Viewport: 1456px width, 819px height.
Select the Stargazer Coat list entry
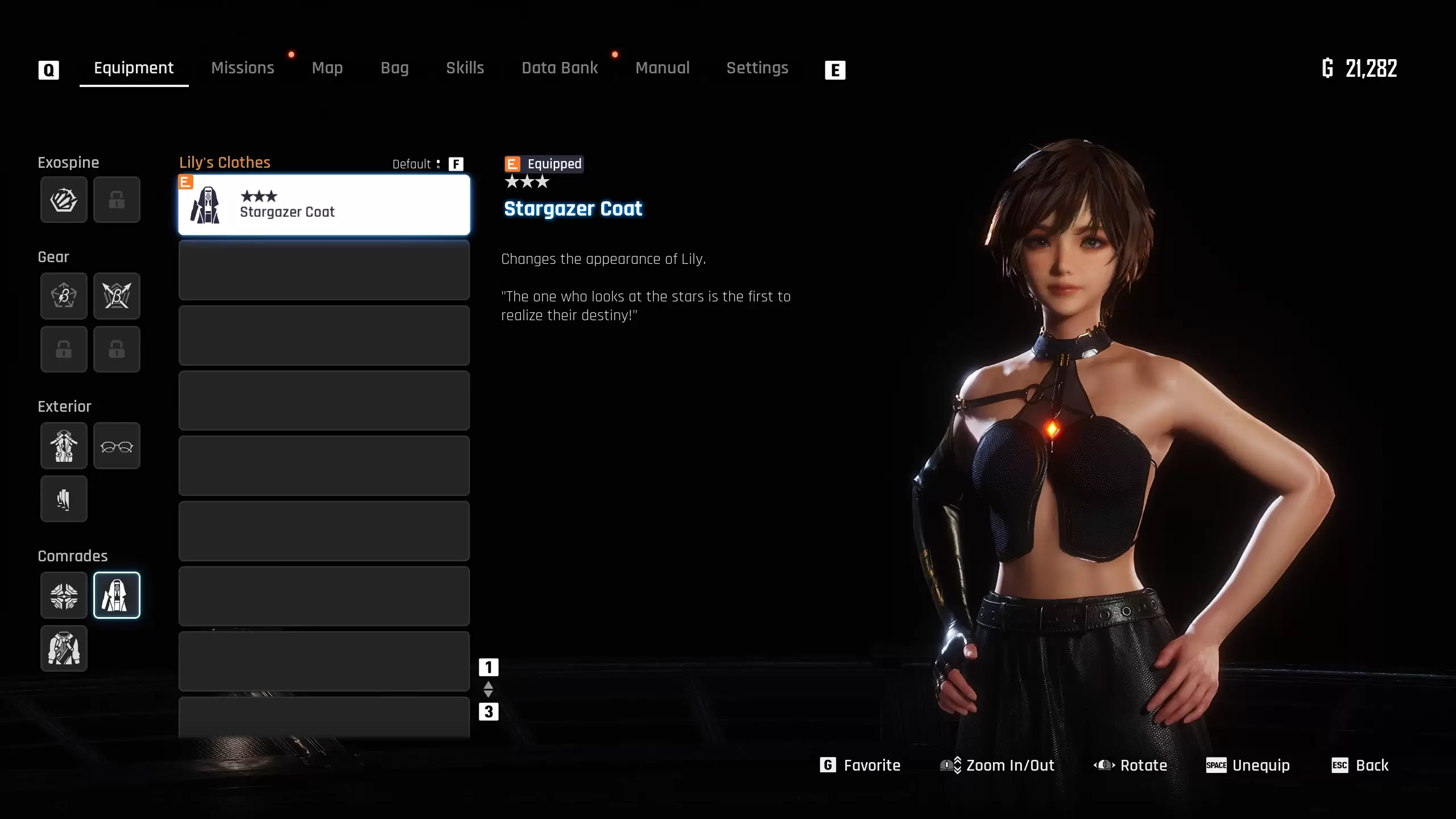324,205
